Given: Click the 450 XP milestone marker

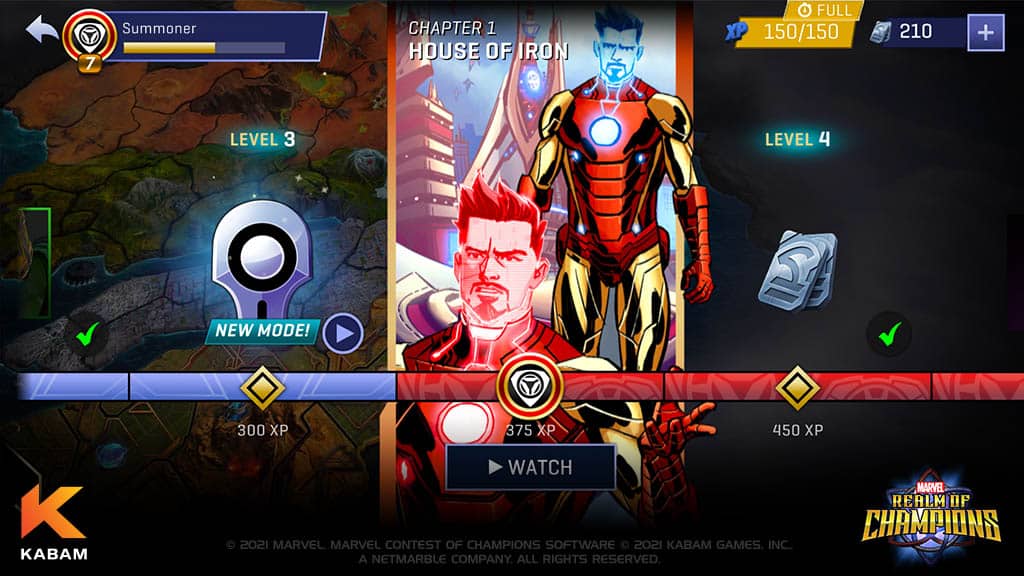Looking at the screenshot, I should [x=797, y=387].
